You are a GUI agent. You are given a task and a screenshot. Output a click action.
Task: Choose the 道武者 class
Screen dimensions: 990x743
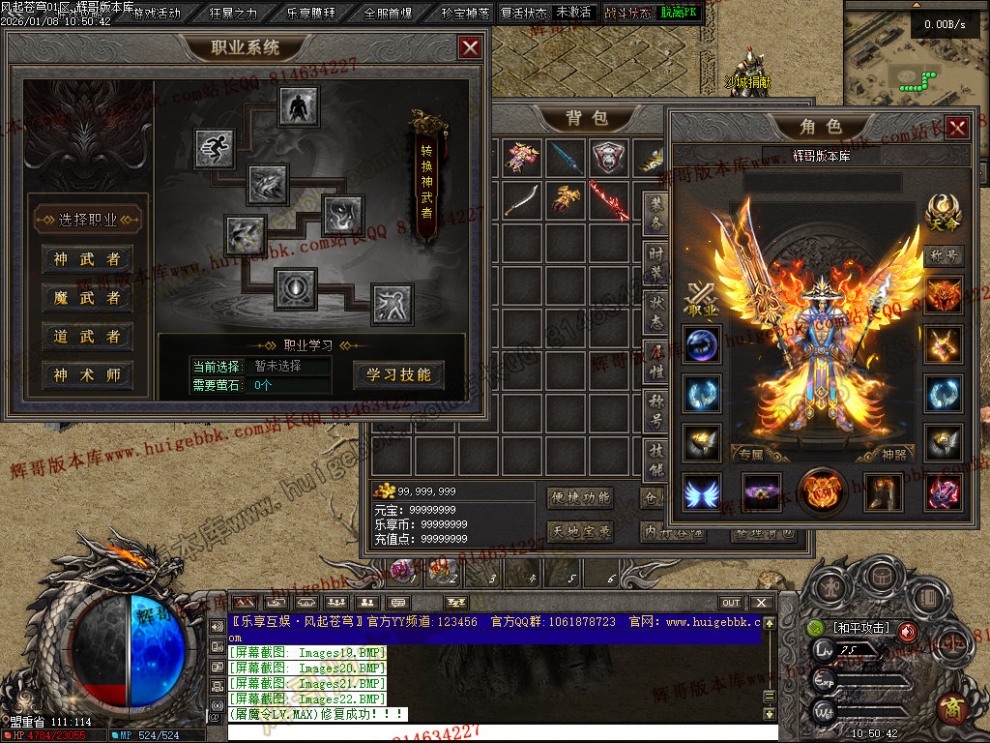88,336
